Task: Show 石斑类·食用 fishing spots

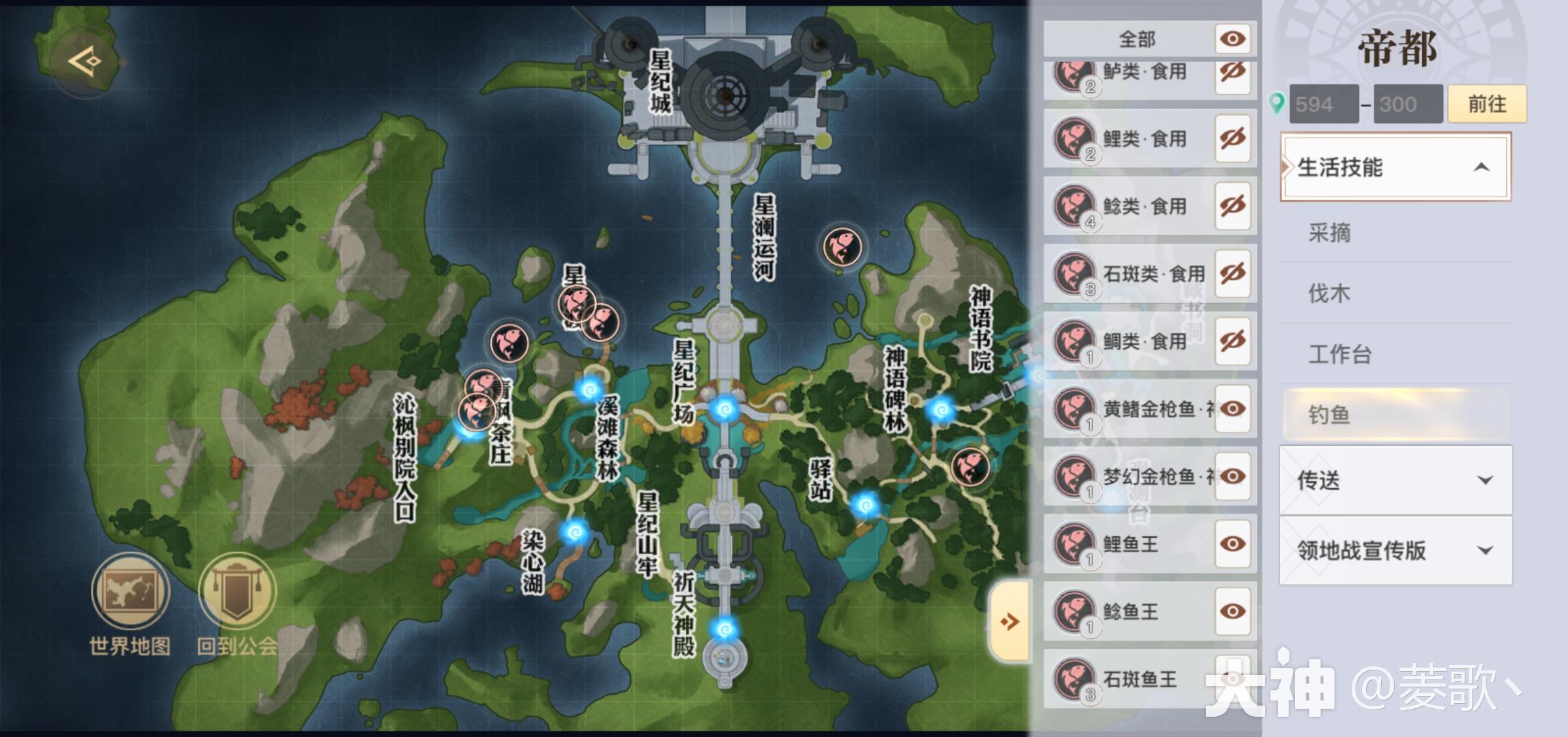Action: pyautogui.click(x=1232, y=274)
